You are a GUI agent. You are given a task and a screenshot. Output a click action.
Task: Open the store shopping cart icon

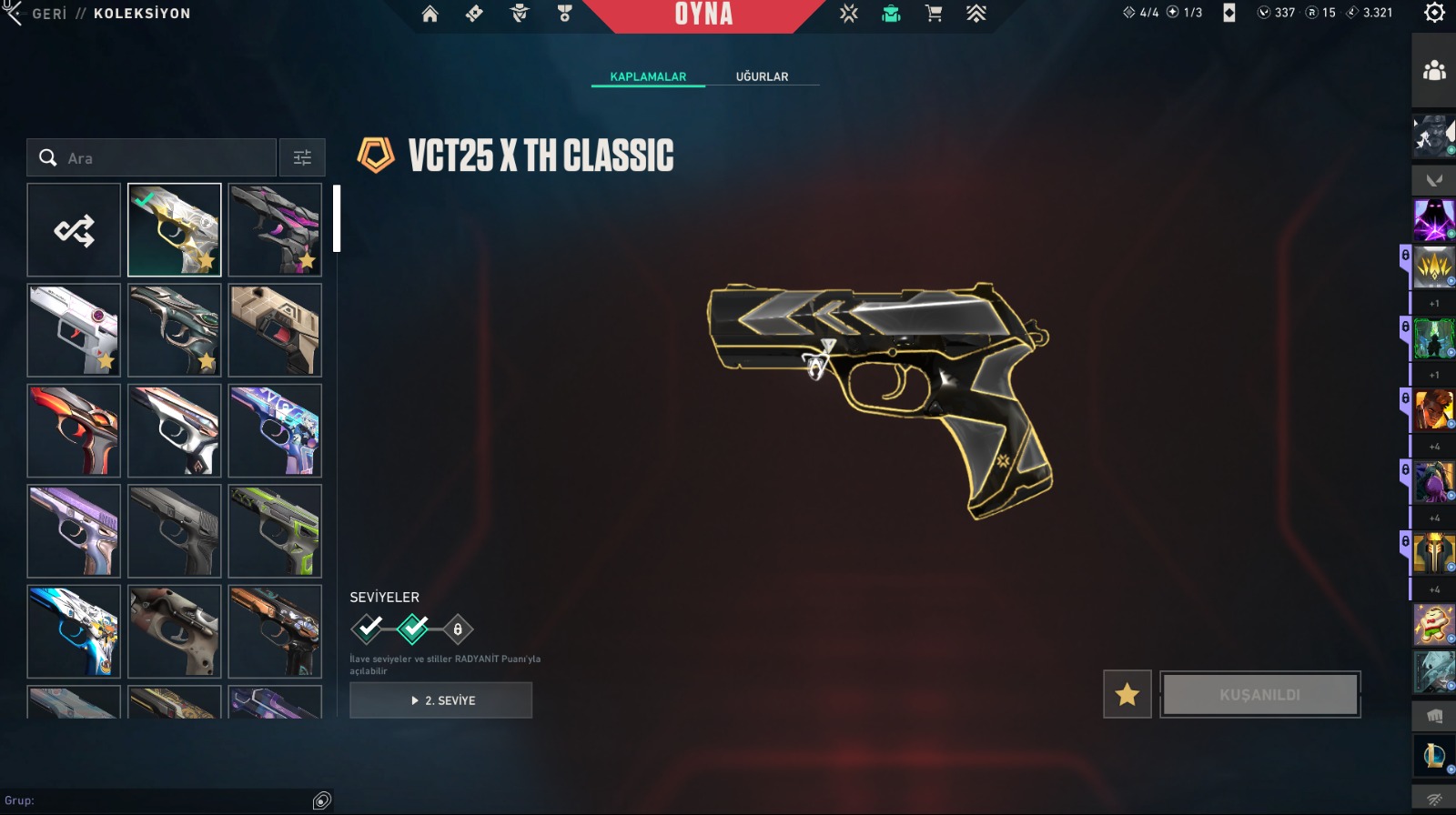[934, 14]
